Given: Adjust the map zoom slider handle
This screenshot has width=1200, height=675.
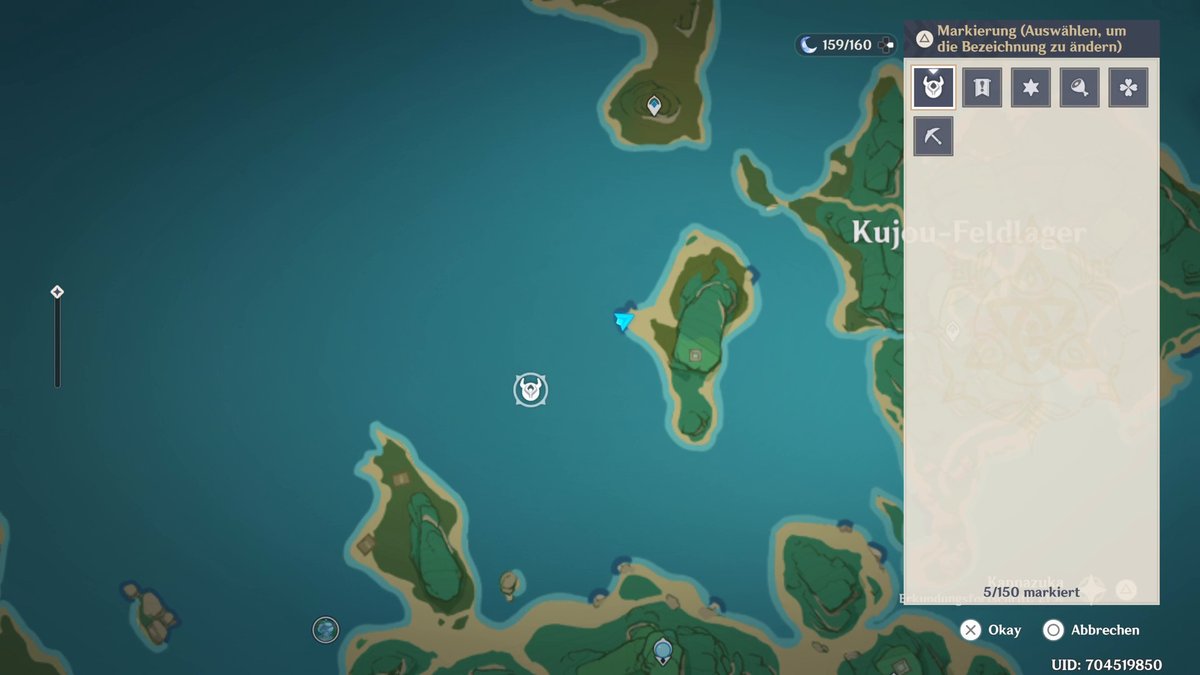Looking at the screenshot, I should click(57, 292).
